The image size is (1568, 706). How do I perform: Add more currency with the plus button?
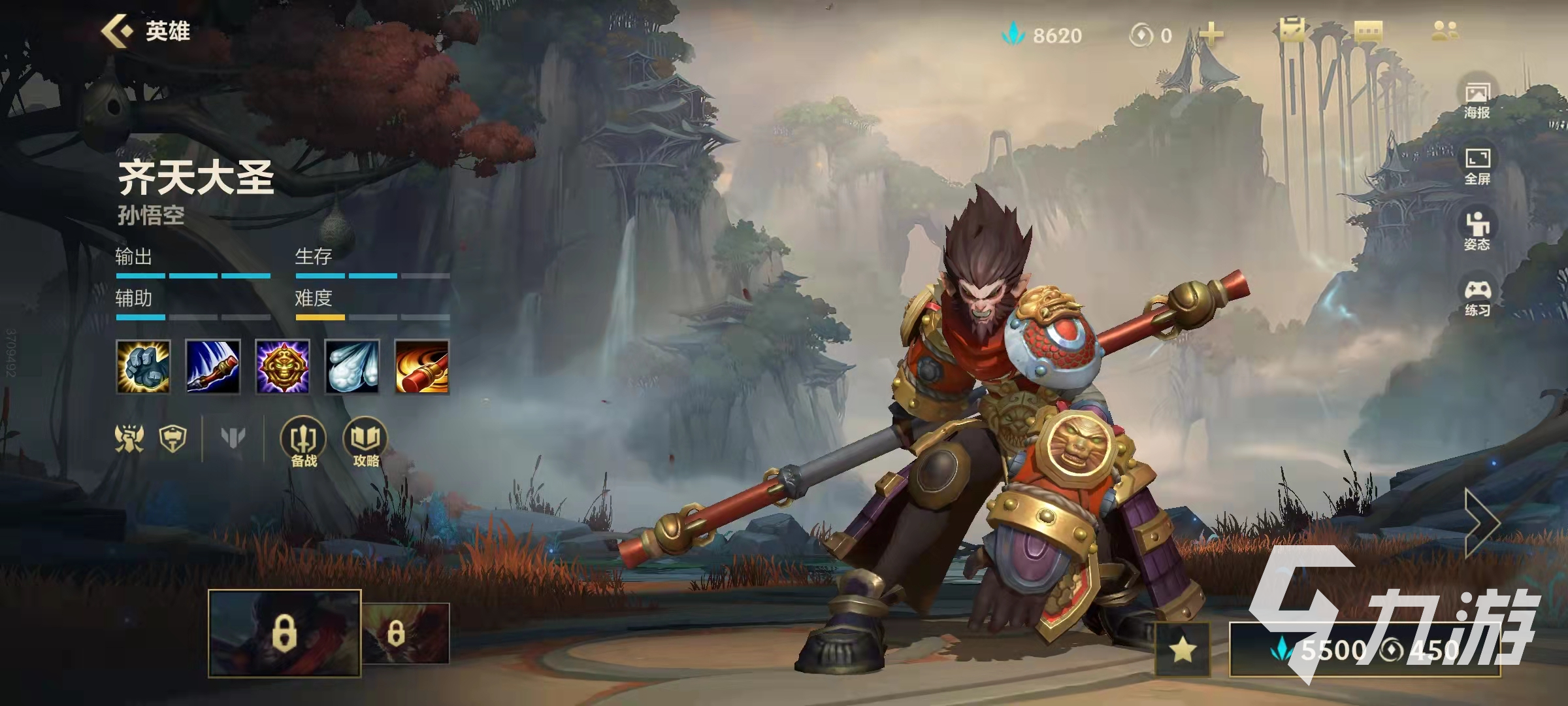pyautogui.click(x=1211, y=35)
